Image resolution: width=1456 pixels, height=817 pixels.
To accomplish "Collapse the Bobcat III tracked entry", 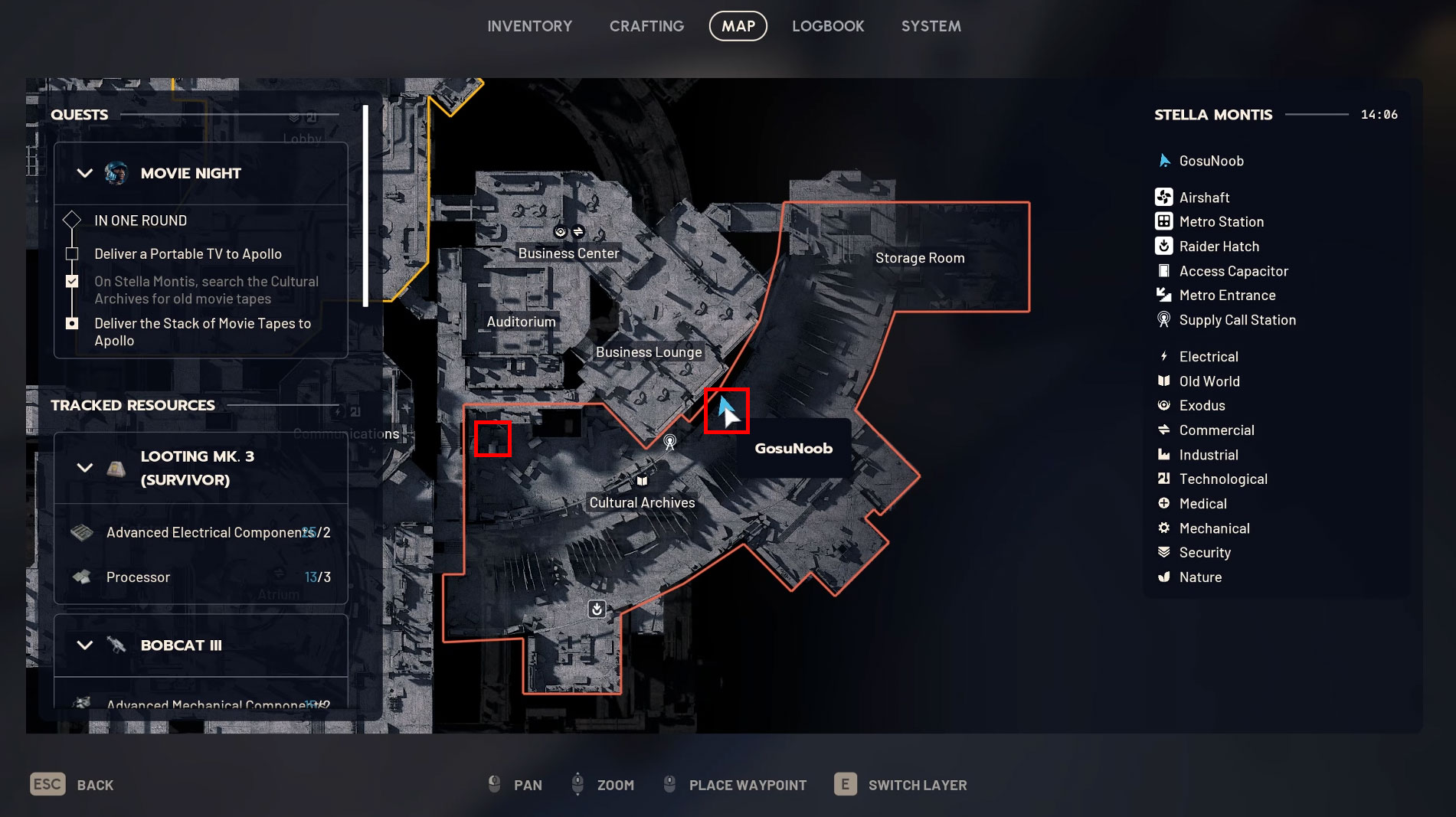I will [x=85, y=645].
